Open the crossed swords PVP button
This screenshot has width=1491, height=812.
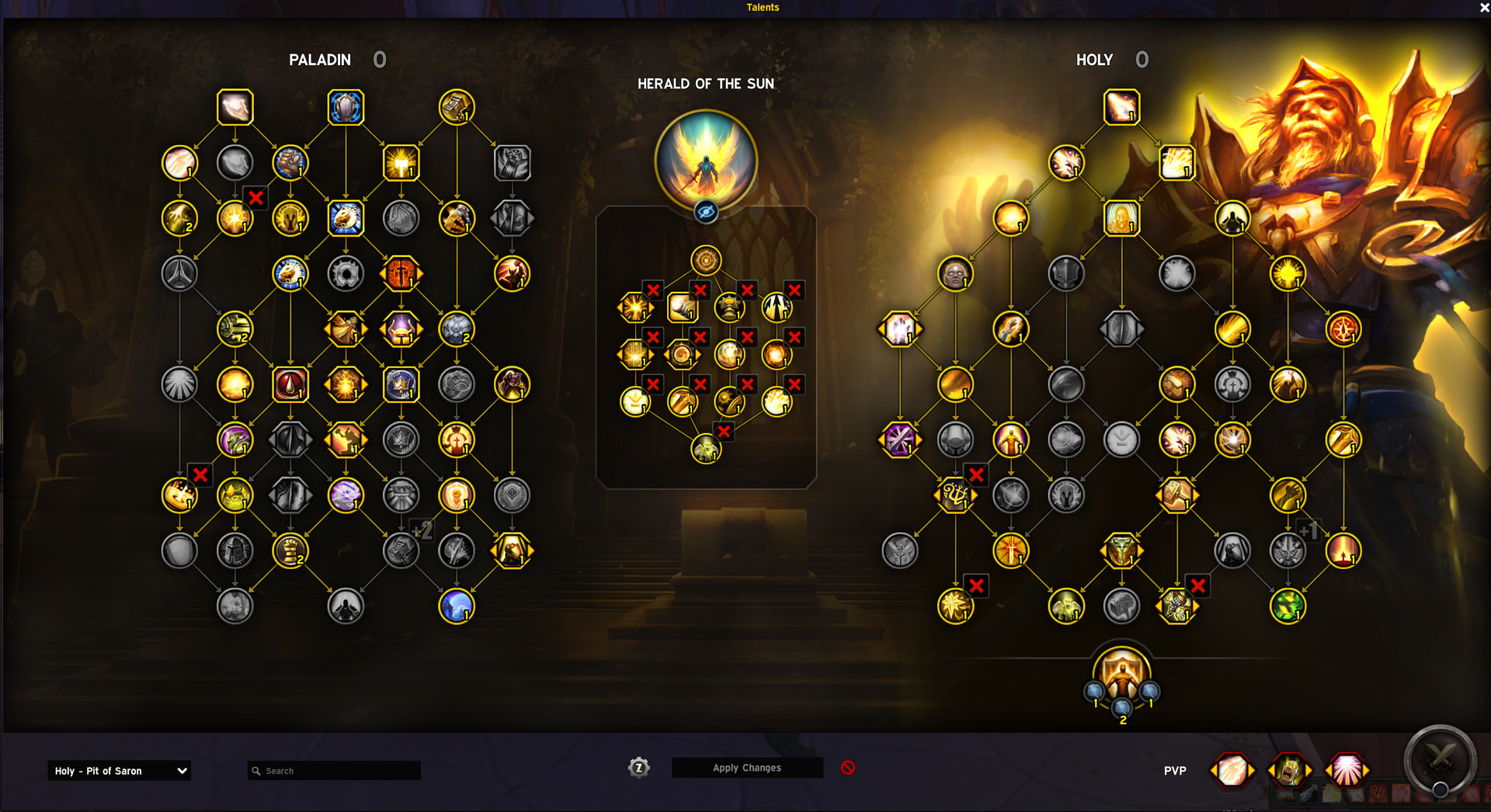pyautogui.click(x=1440, y=759)
